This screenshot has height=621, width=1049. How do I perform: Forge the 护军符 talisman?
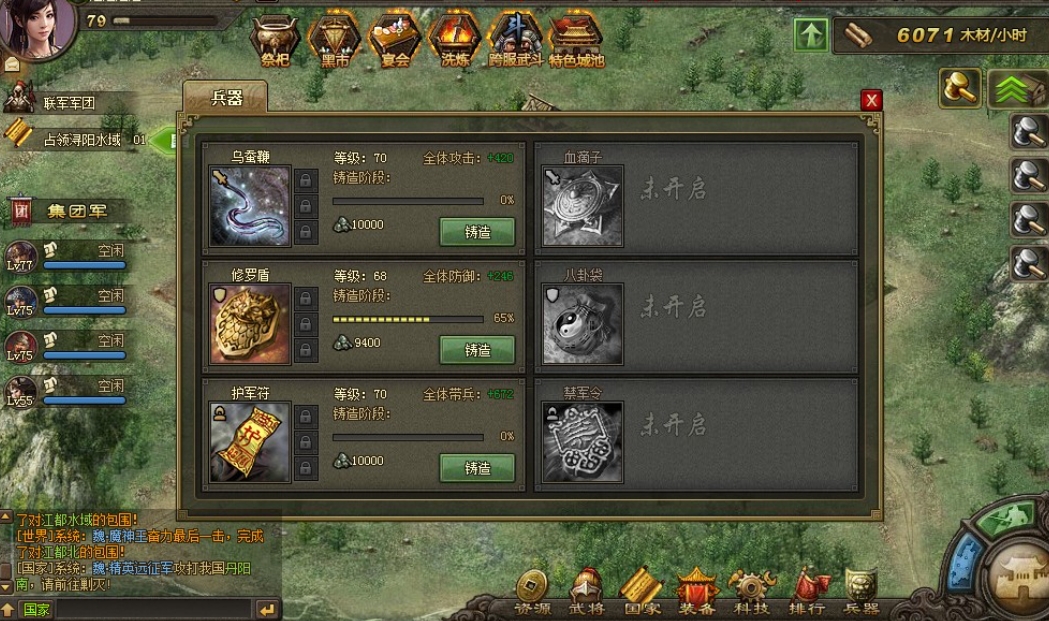pos(477,468)
